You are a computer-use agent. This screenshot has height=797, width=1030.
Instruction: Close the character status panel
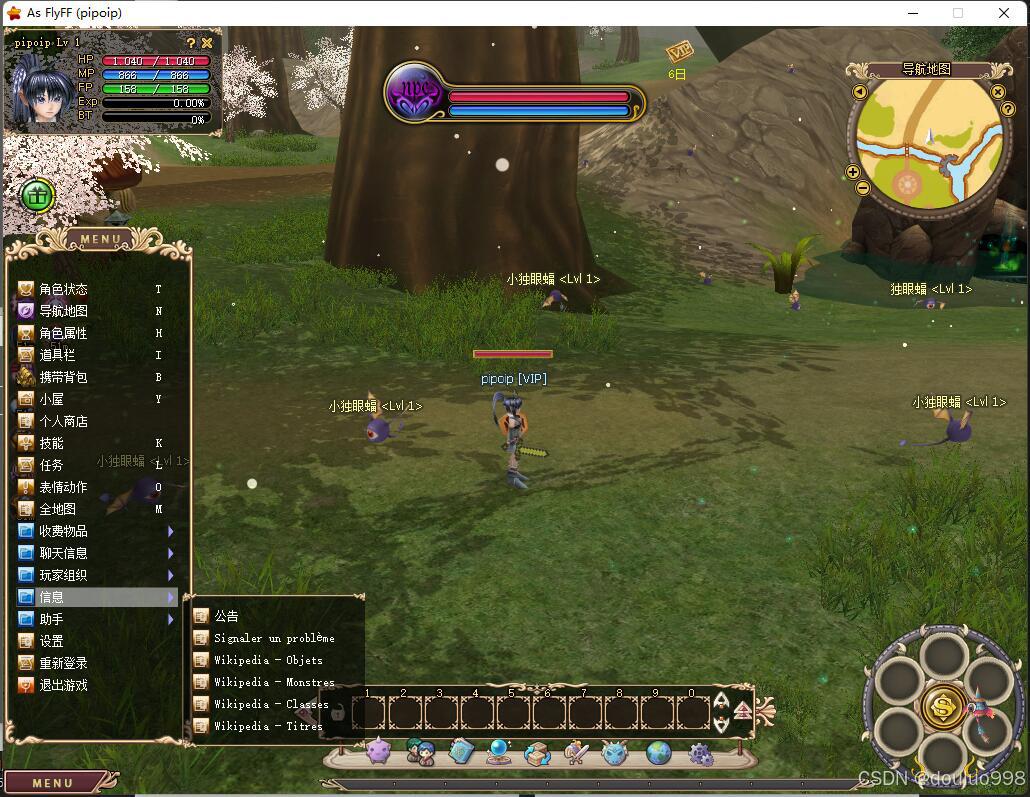(x=207, y=43)
